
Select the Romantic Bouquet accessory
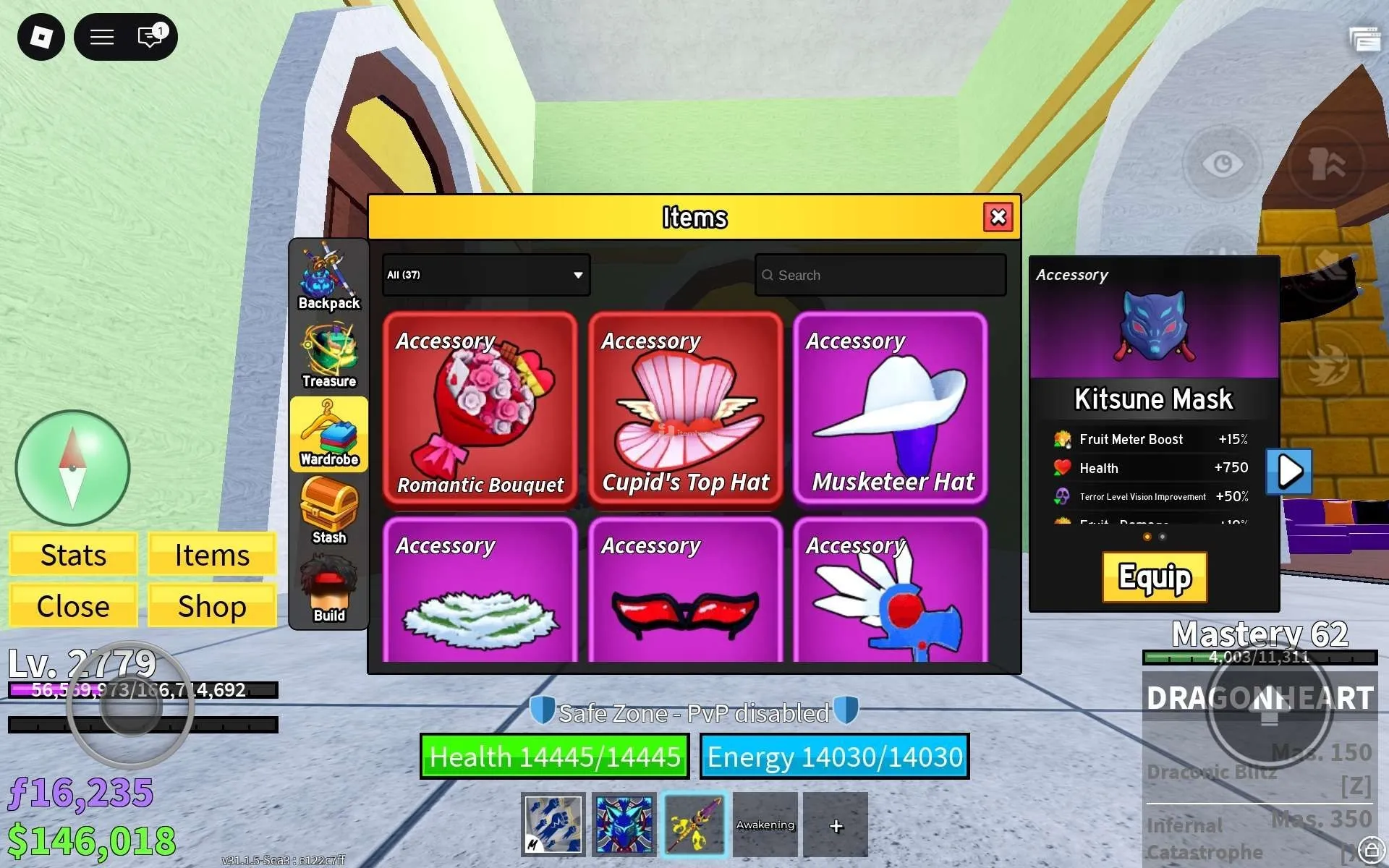click(480, 408)
